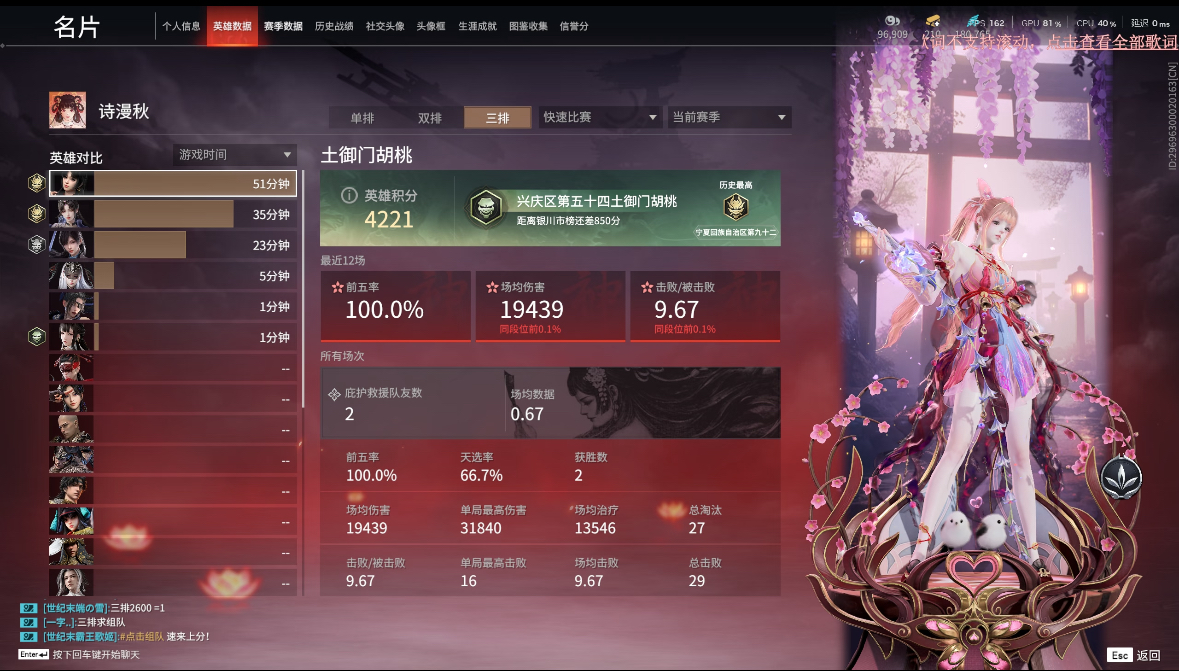Open the 历史战绩 tab

334,26
